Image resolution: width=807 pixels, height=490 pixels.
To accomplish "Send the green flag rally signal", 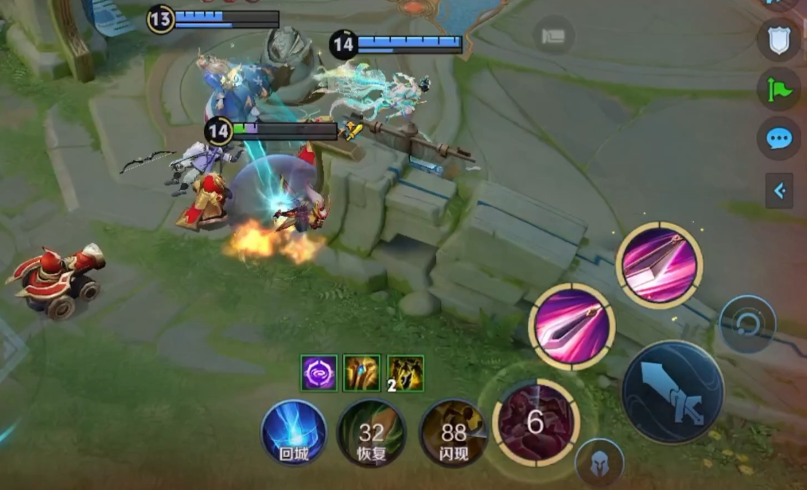I will (778, 88).
